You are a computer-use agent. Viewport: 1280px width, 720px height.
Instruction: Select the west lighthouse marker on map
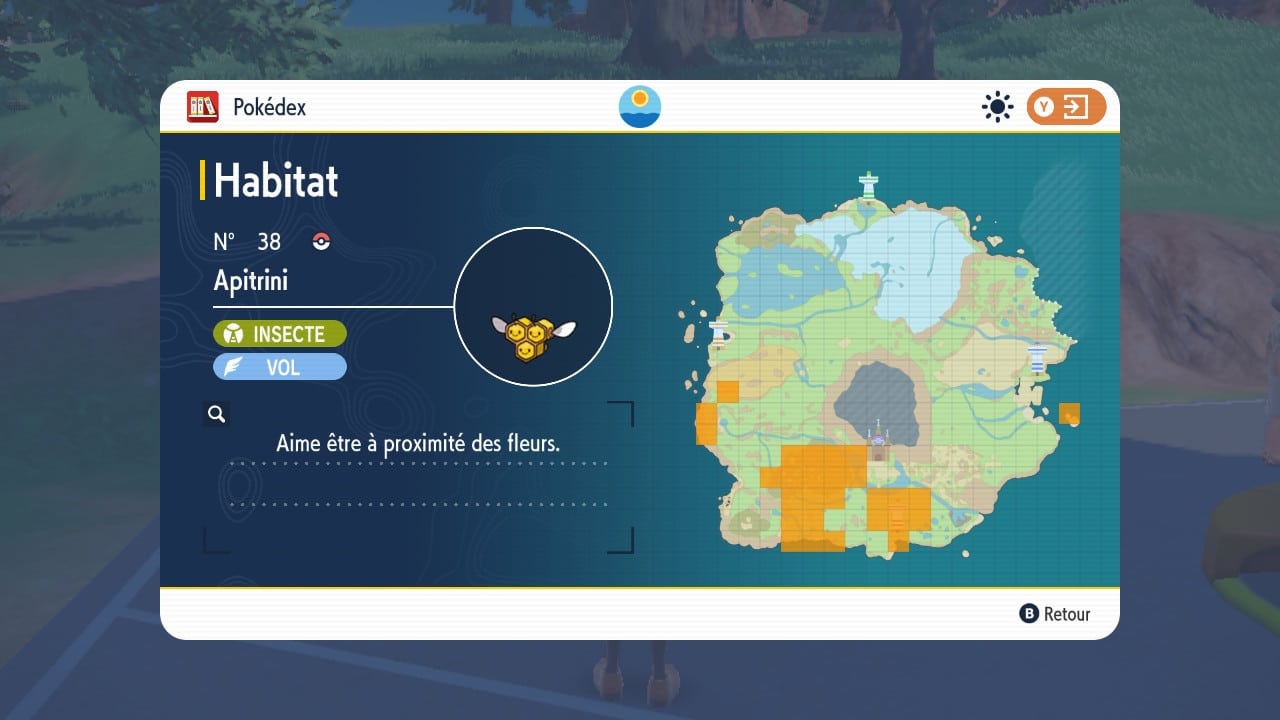[717, 333]
